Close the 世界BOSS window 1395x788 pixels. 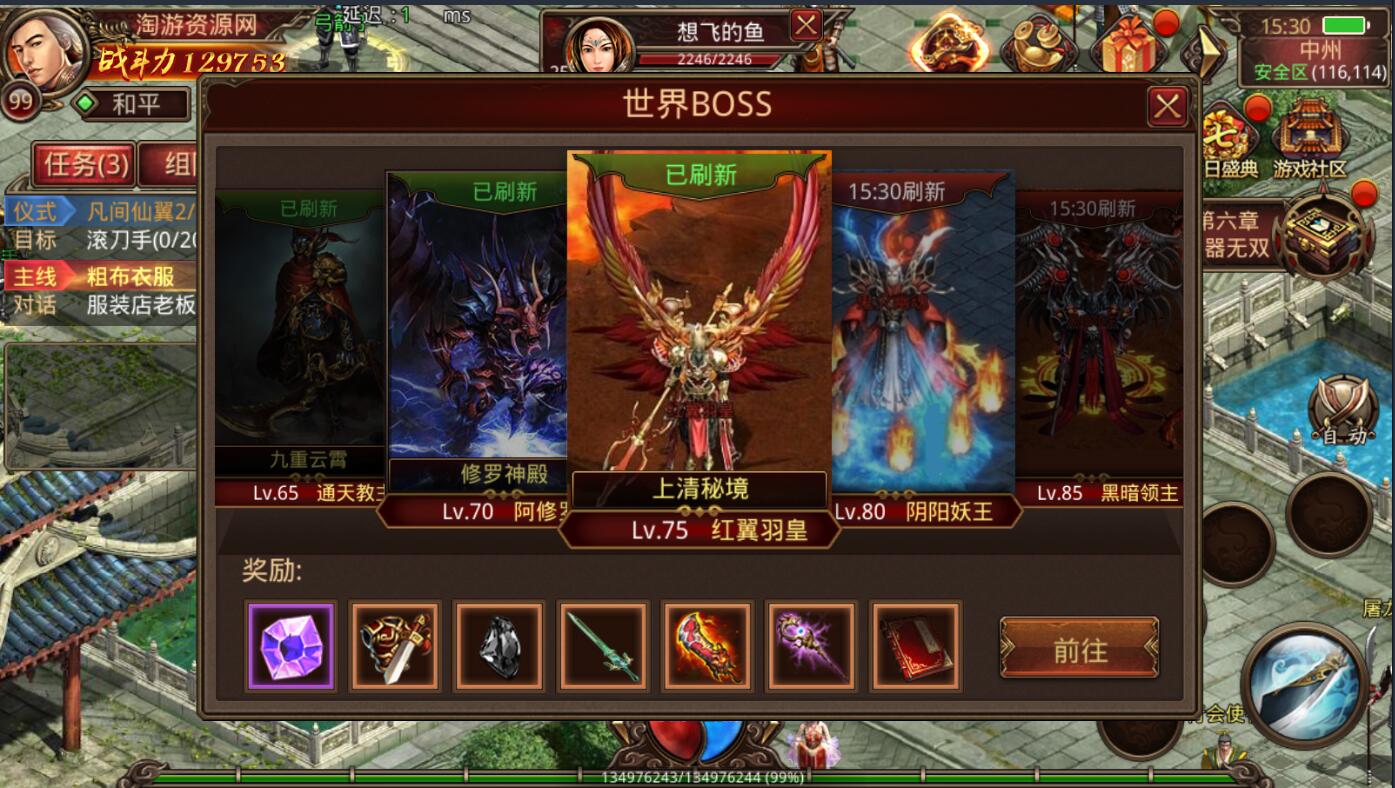click(x=1167, y=106)
